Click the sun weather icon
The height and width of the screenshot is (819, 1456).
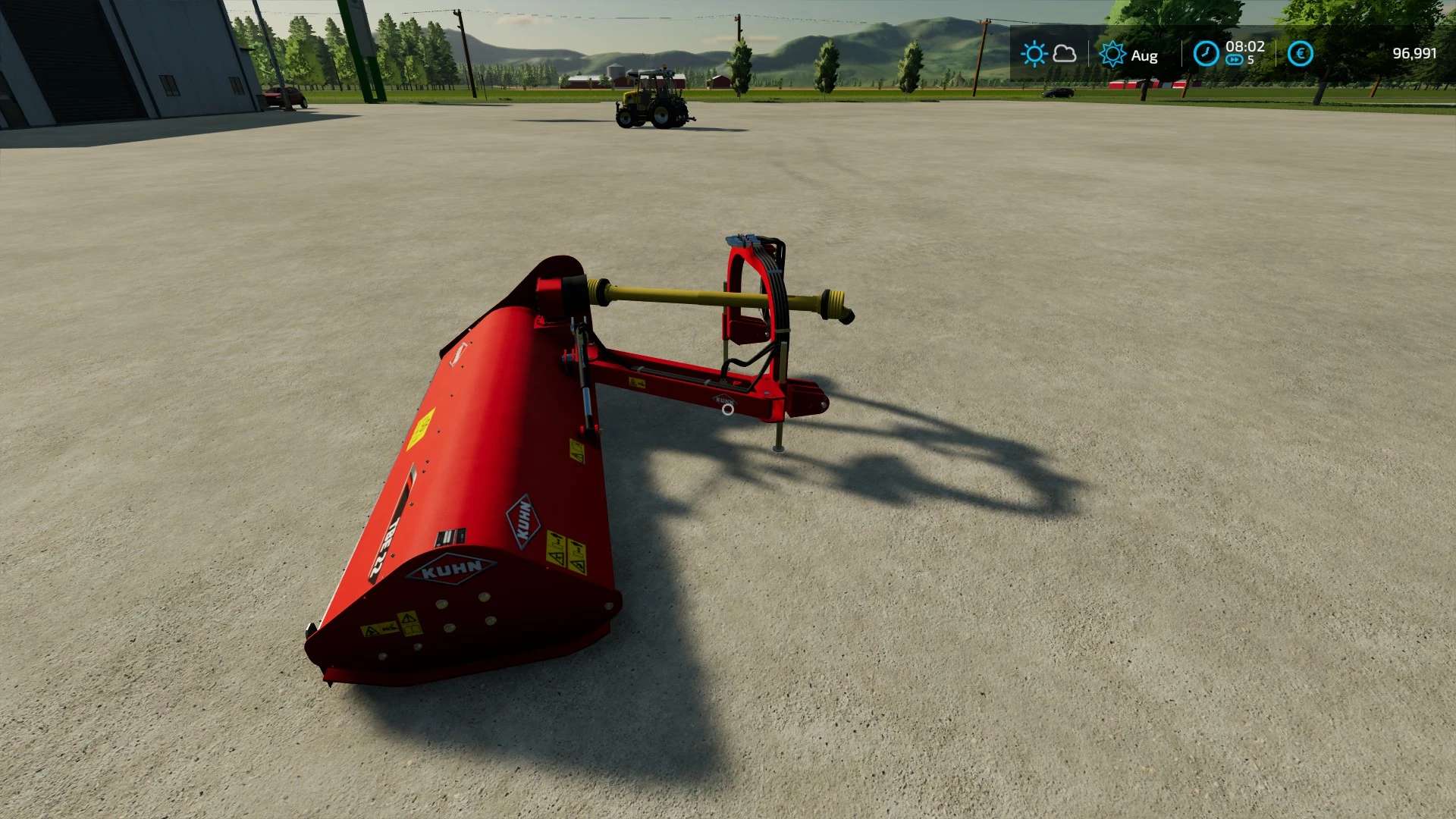[1034, 54]
